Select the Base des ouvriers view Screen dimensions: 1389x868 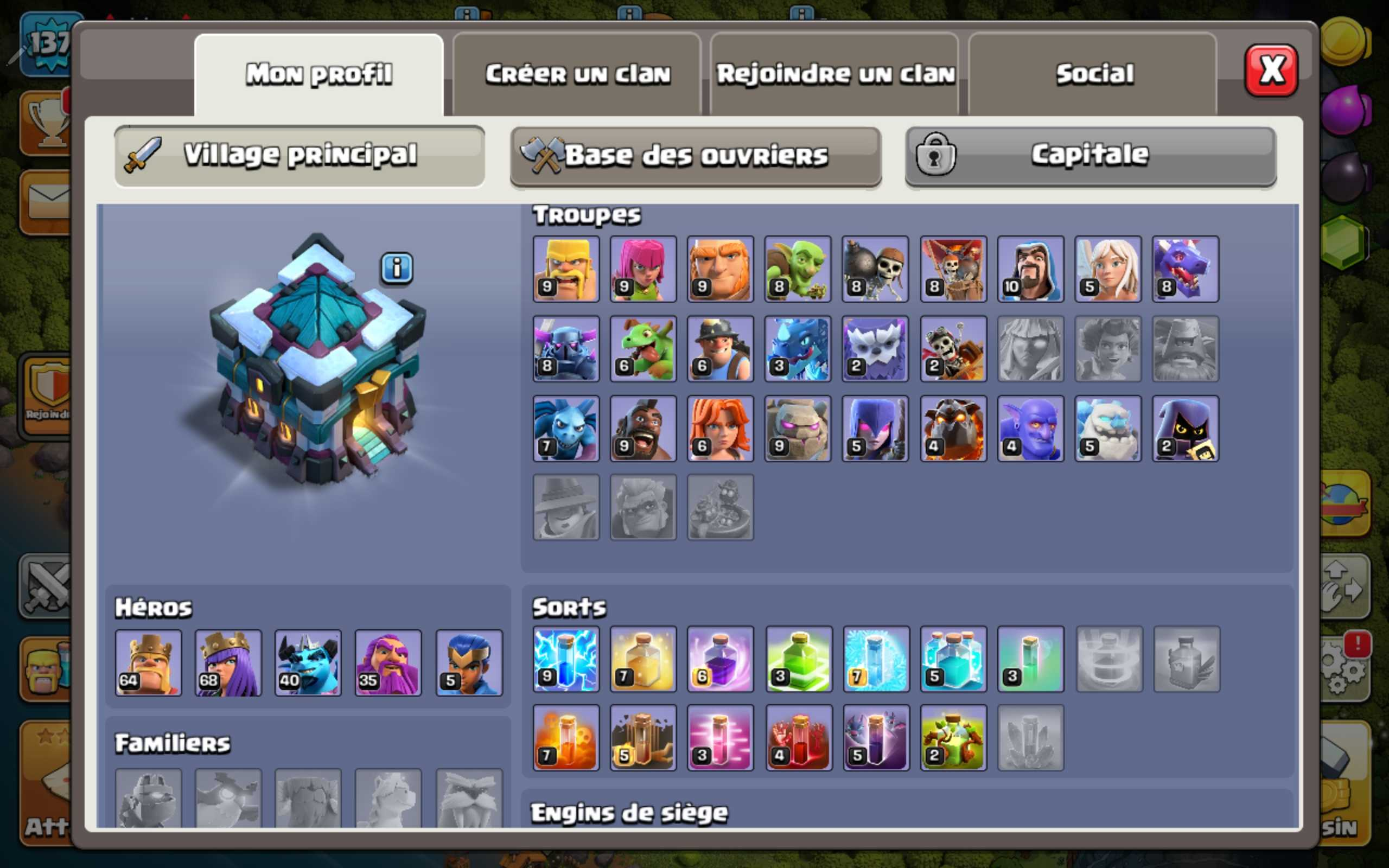[x=694, y=154]
